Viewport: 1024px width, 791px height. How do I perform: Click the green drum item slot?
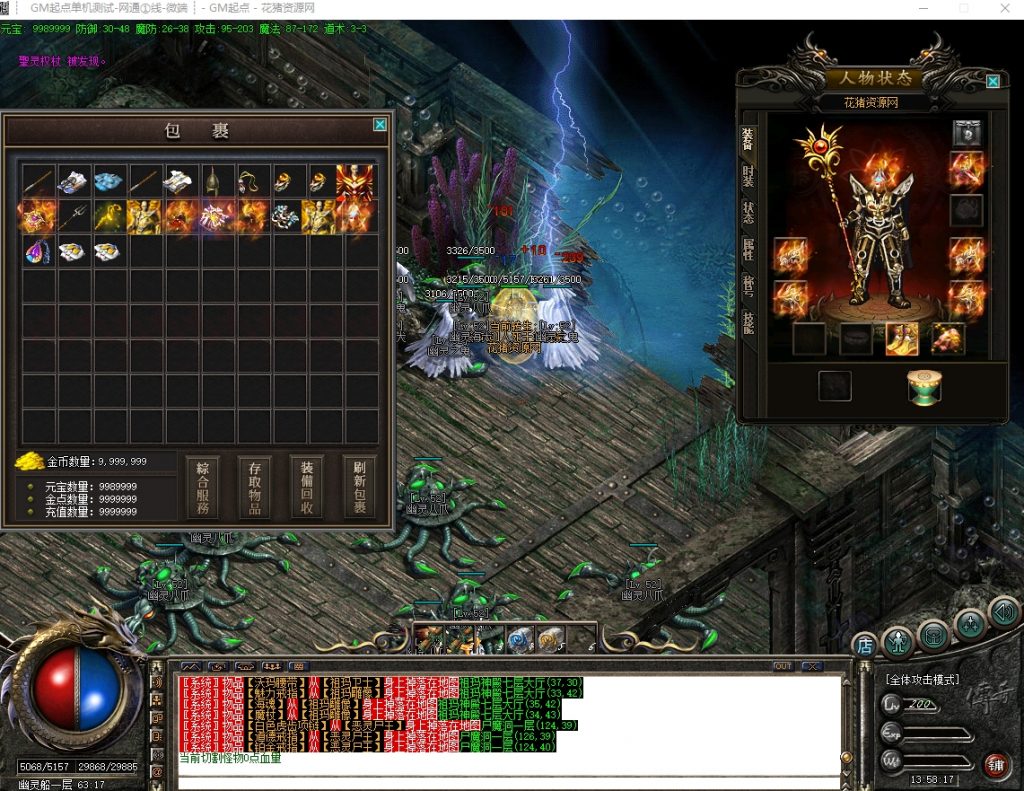[925, 386]
